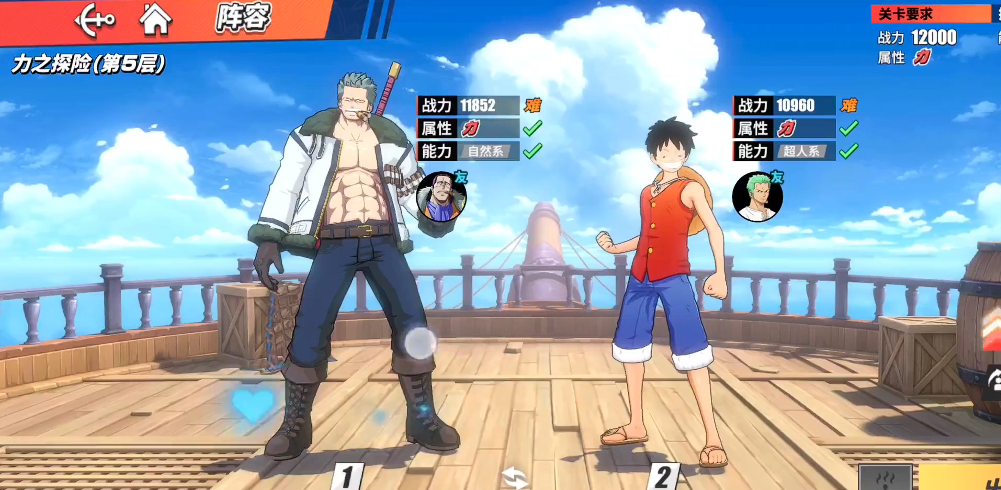Select team slot number 1
Screen dimensions: 1001x490
[346, 477]
